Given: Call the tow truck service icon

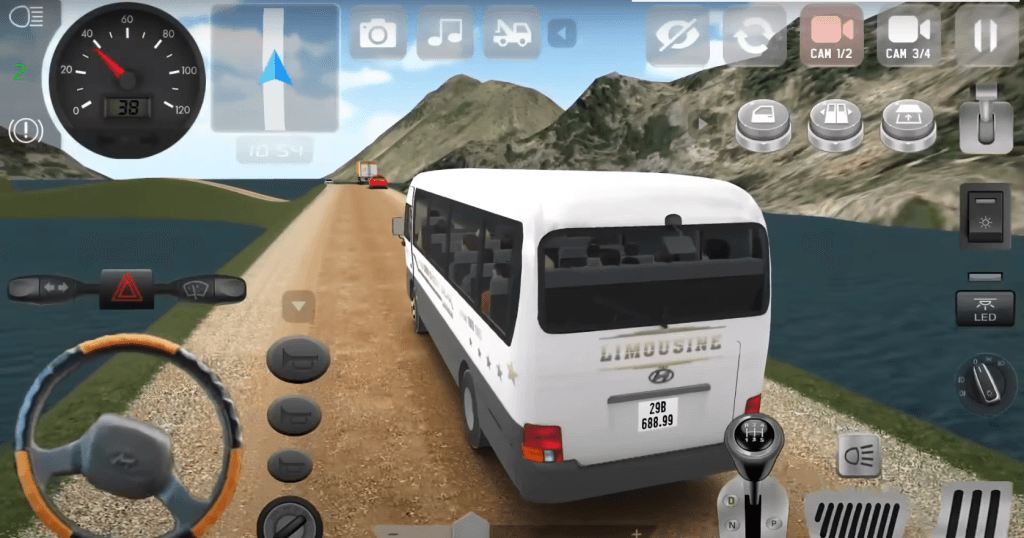Looking at the screenshot, I should point(511,34).
